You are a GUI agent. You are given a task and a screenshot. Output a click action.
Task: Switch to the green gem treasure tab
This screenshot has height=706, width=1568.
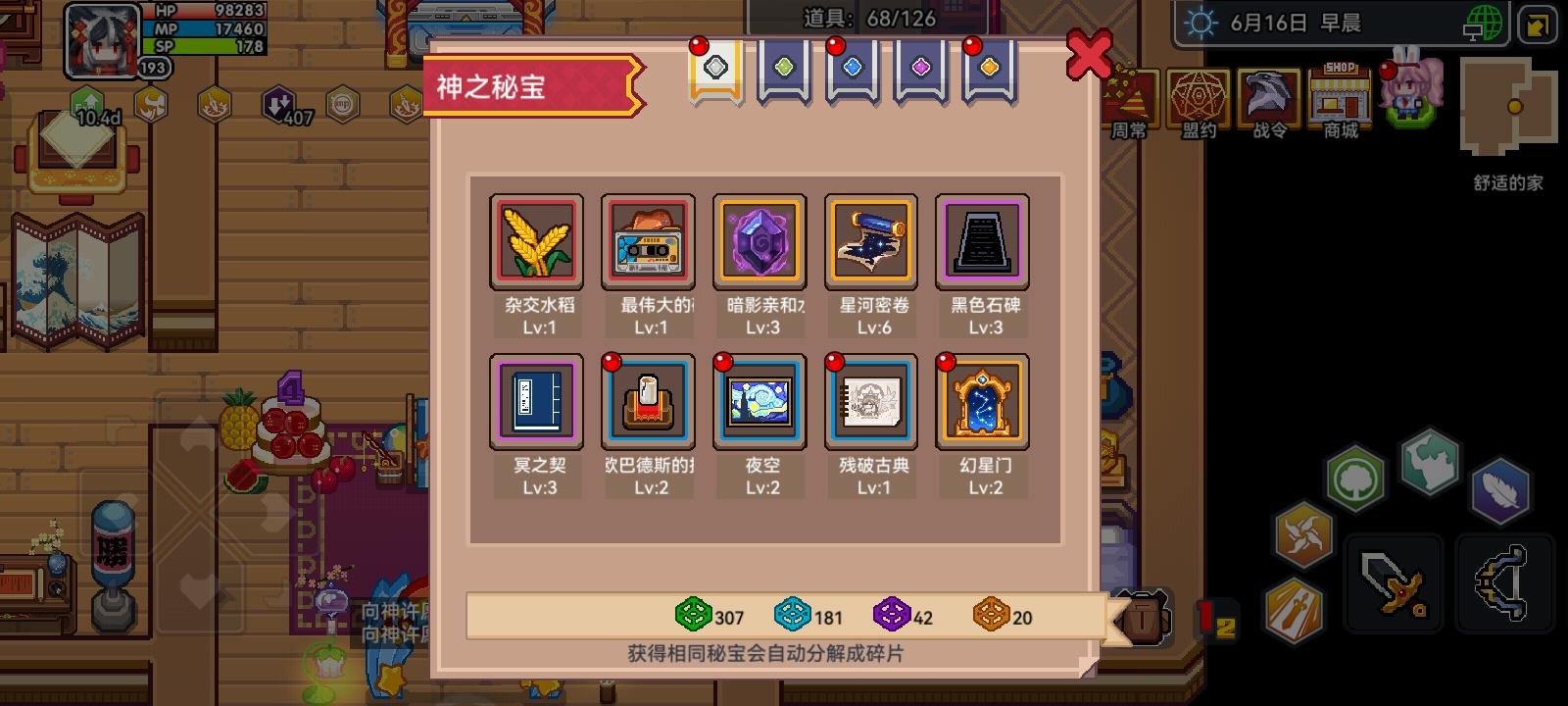783,67
